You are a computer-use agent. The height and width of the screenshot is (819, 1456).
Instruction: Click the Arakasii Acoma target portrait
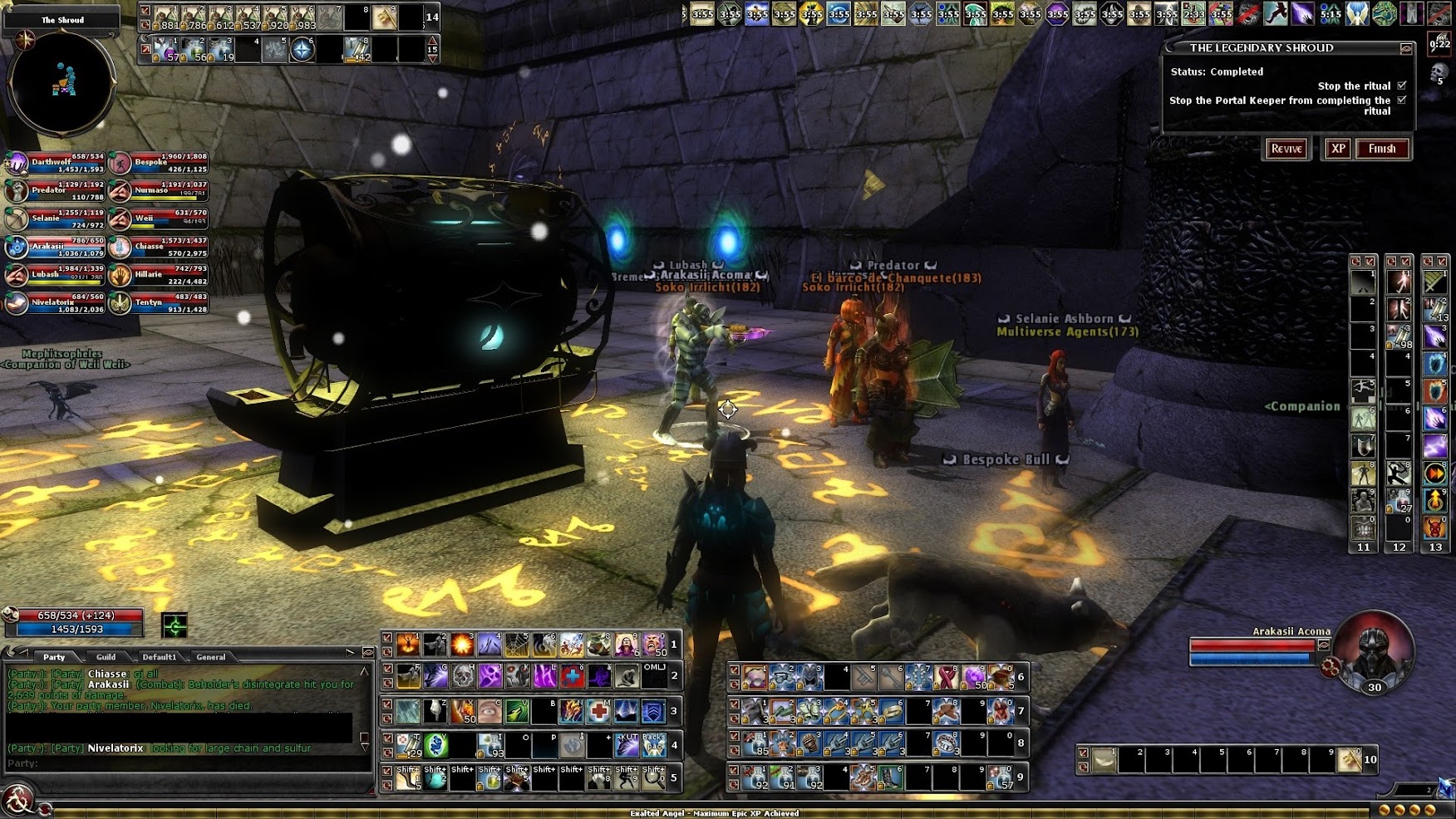pos(1373,650)
